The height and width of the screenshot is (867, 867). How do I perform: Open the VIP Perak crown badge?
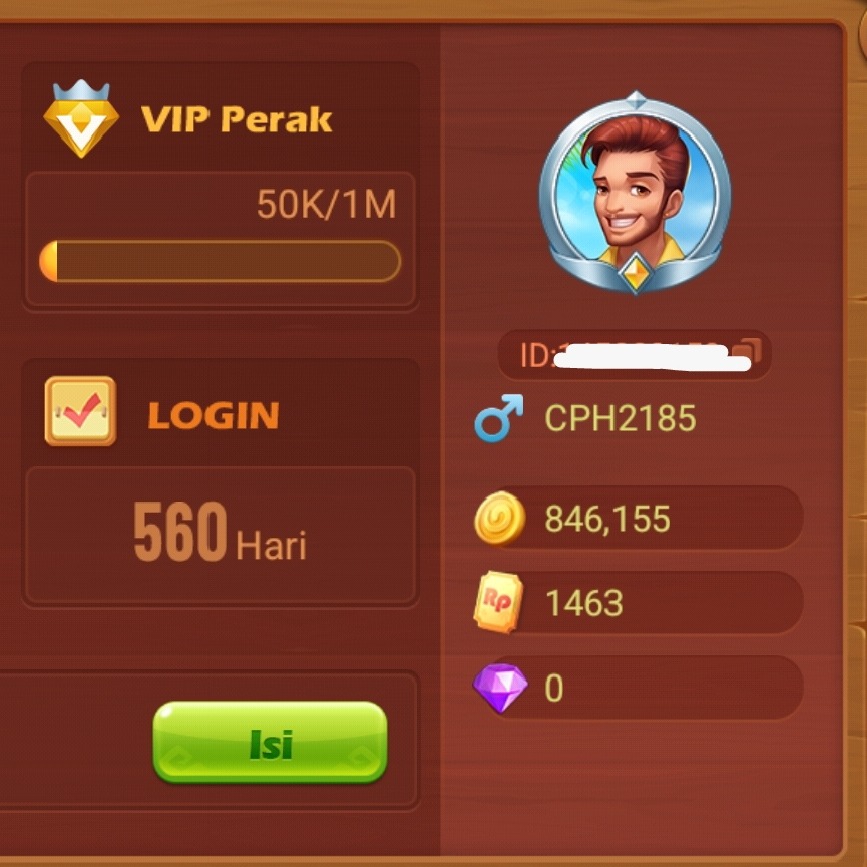click(81, 120)
